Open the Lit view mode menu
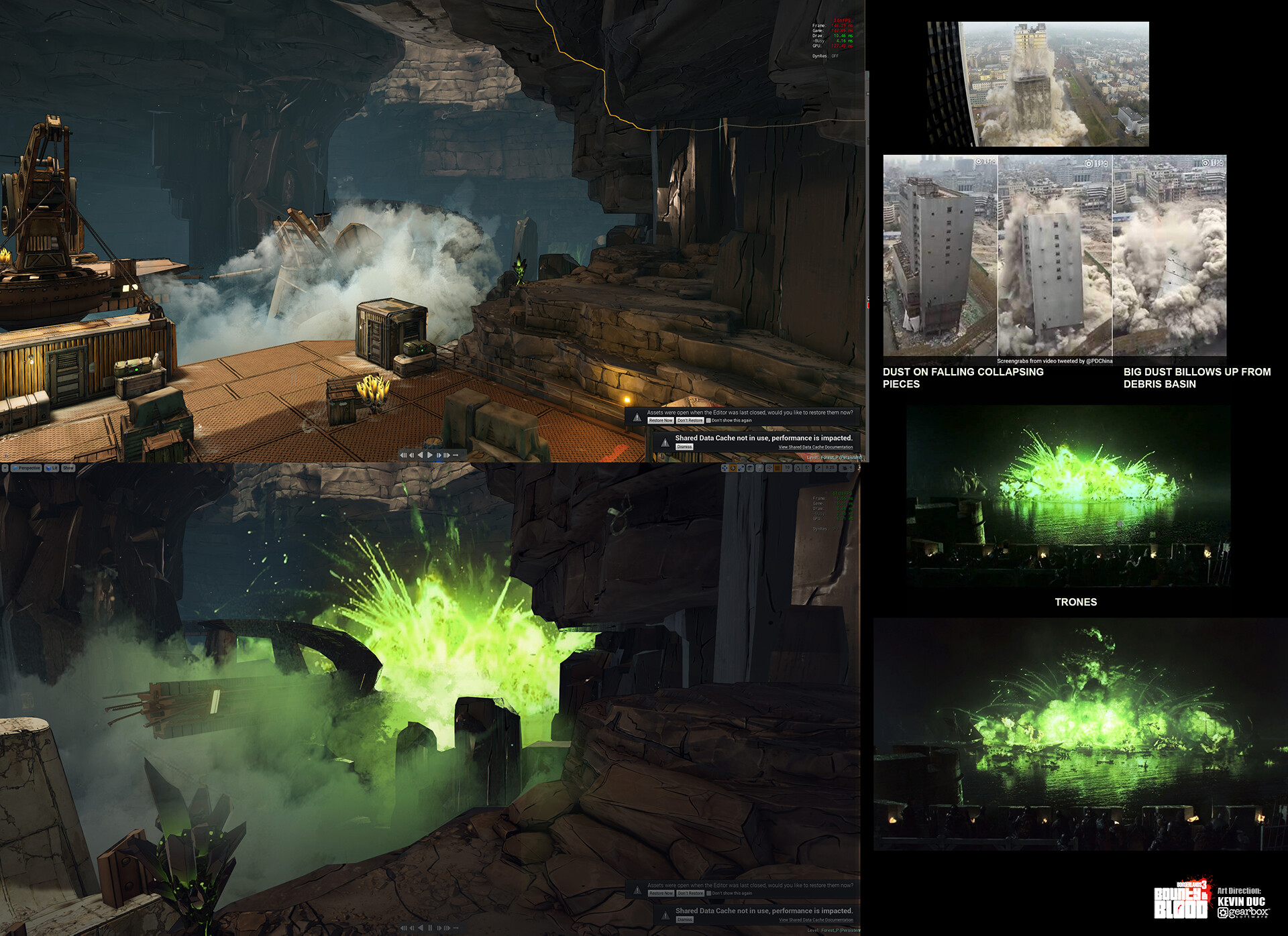Viewport: 1288px width, 936px height. coord(52,468)
